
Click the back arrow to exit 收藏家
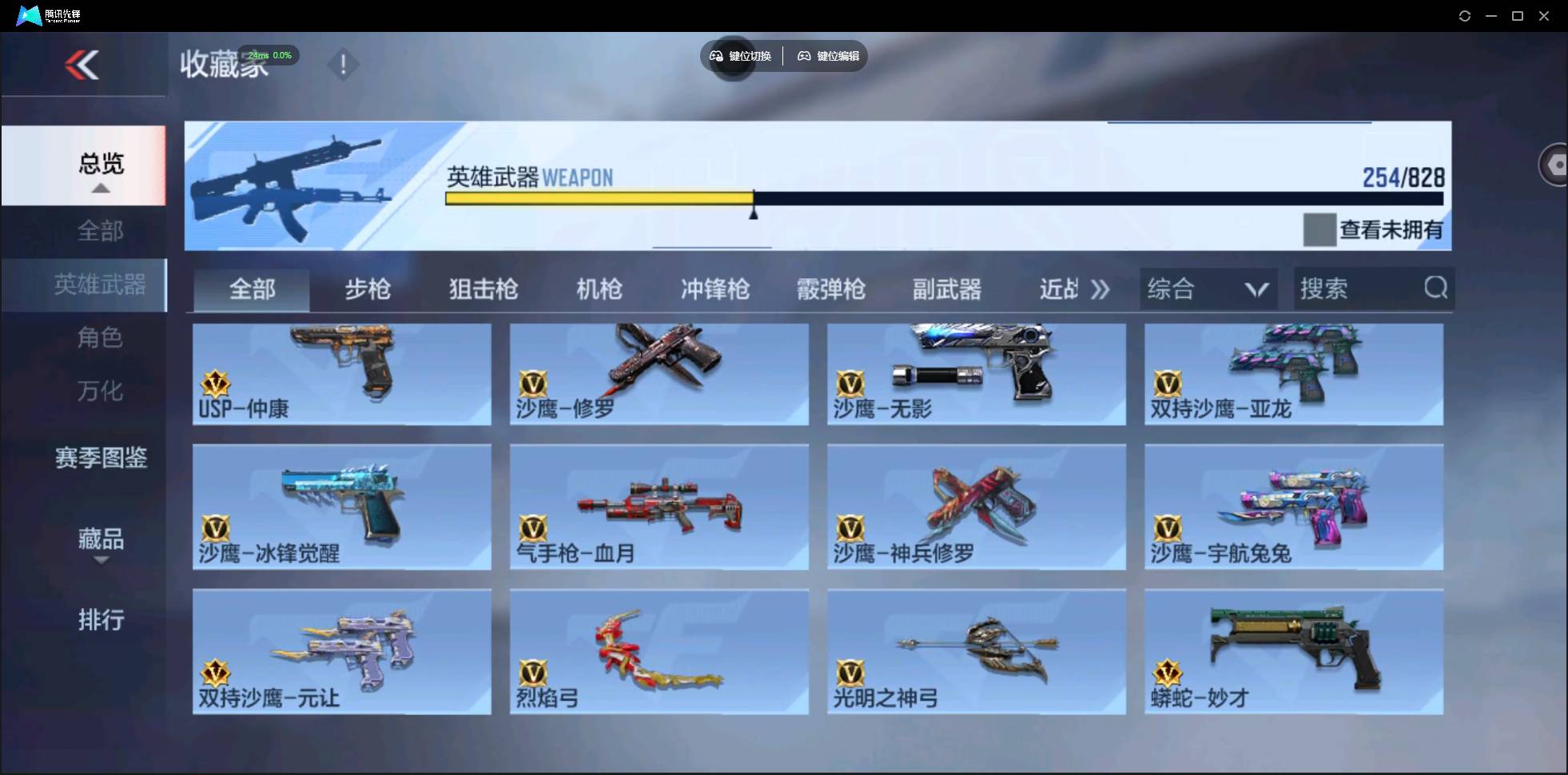click(x=82, y=66)
